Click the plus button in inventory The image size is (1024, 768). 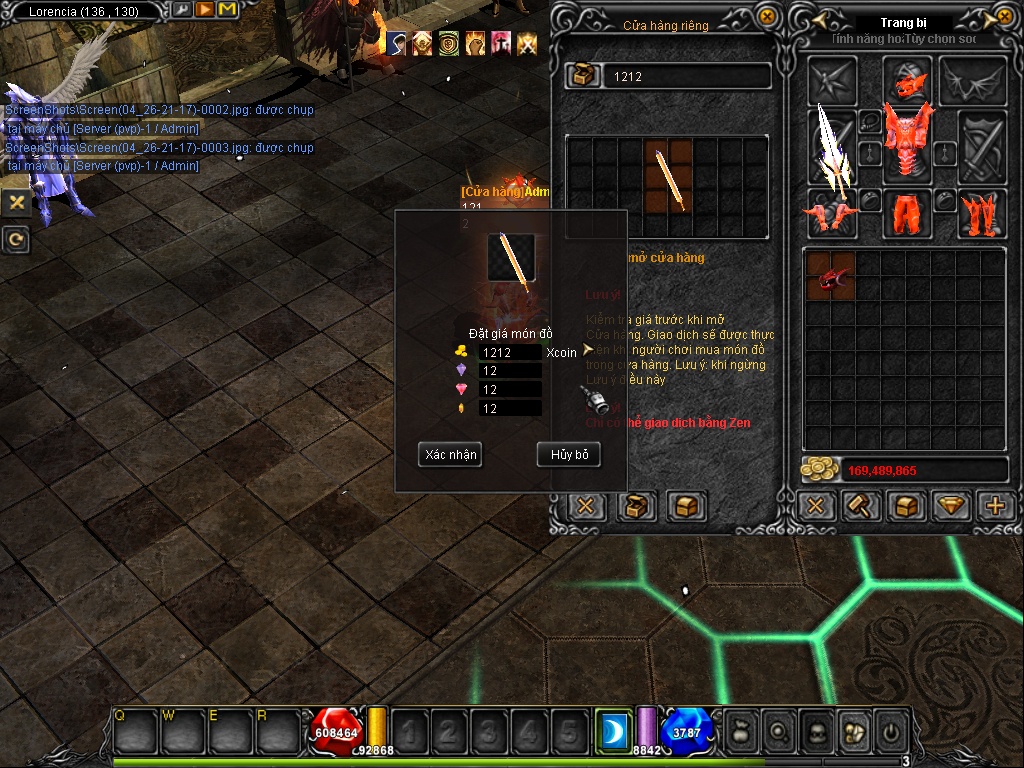[x=995, y=506]
